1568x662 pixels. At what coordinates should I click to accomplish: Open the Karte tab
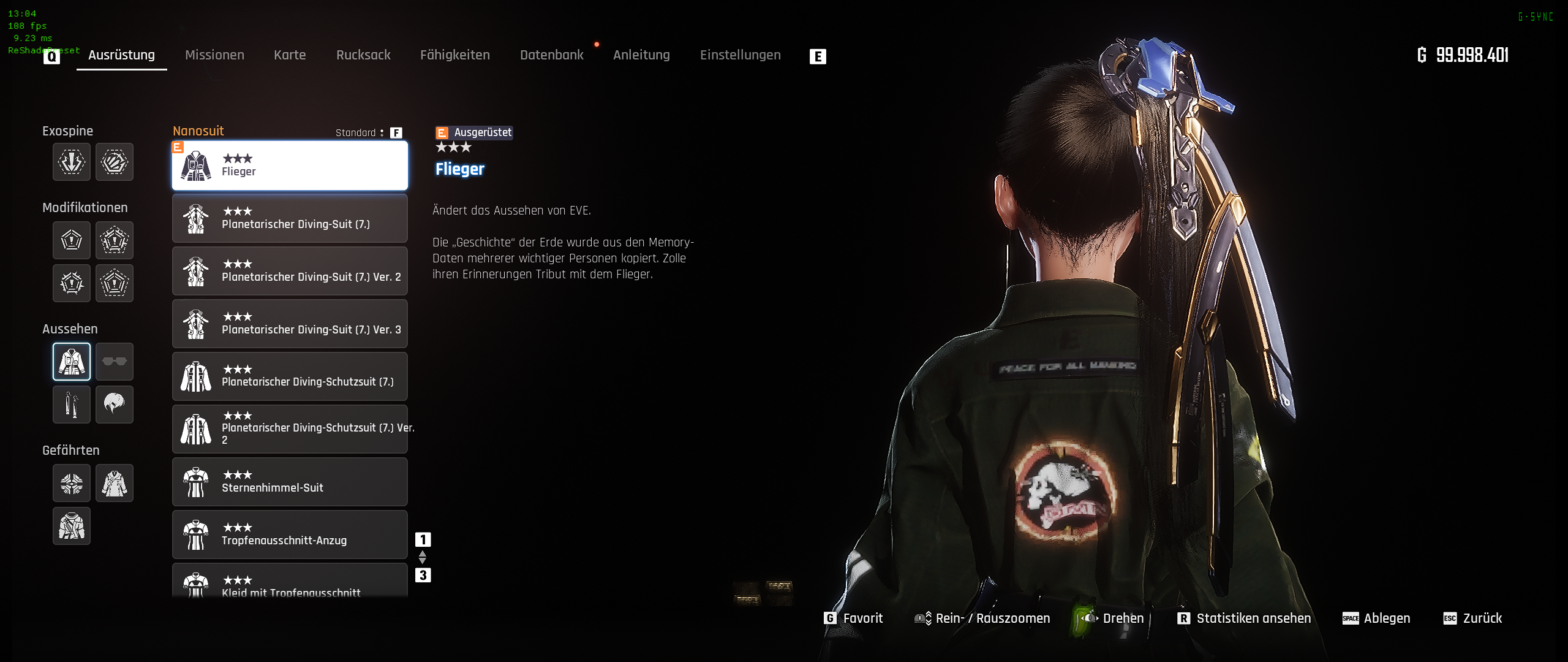290,55
